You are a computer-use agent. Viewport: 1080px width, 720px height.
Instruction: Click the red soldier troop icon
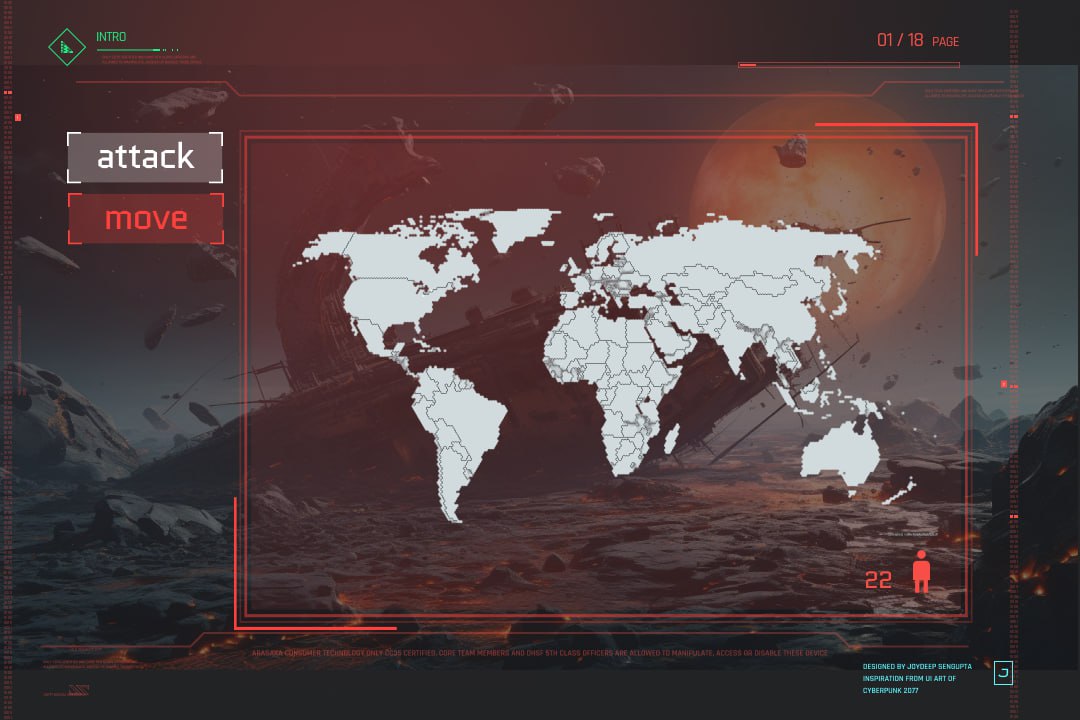921,572
